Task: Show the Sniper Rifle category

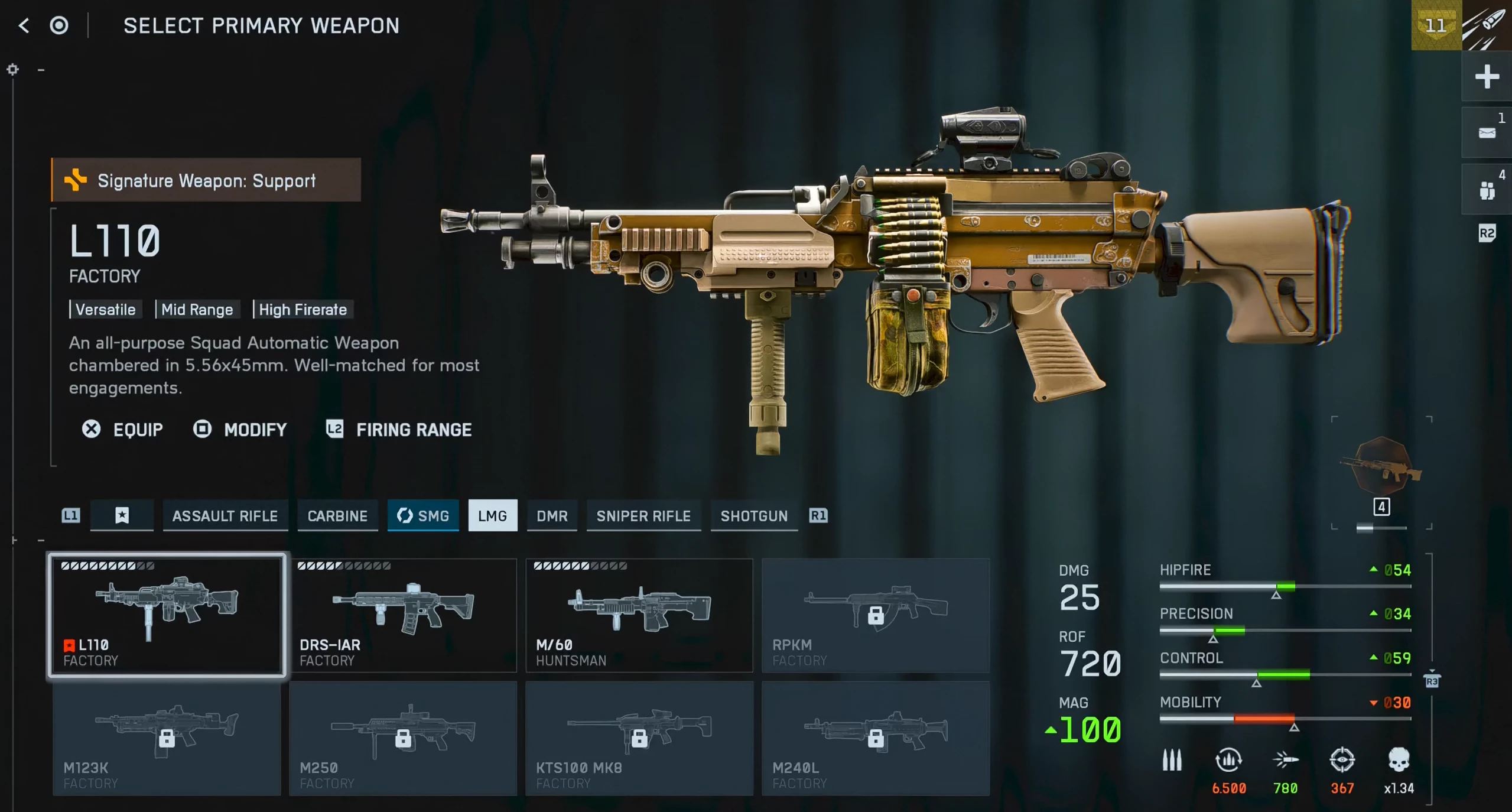Action: (x=643, y=516)
